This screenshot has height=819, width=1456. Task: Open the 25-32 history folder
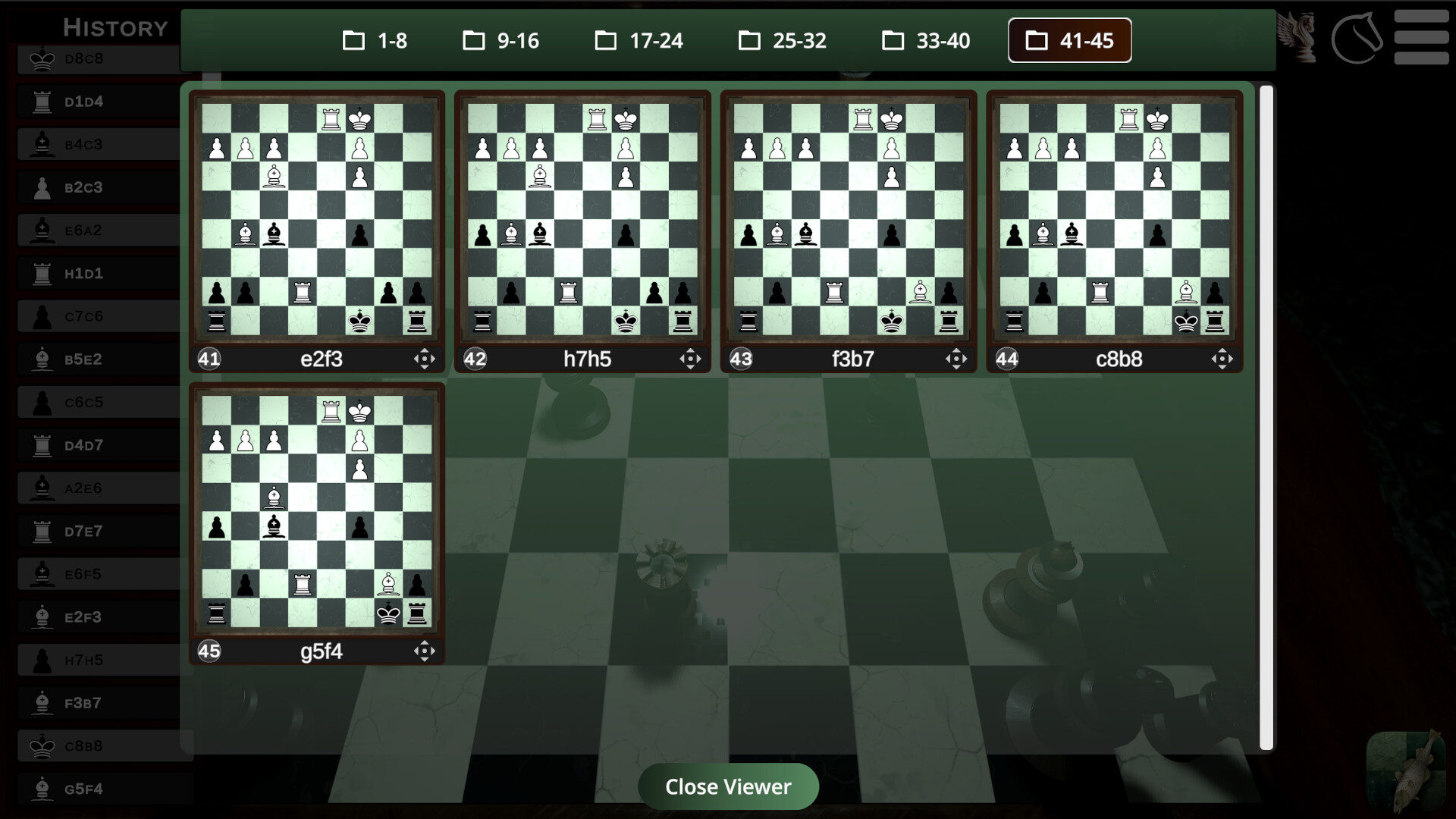pyautogui.click(x=782, y=41)
